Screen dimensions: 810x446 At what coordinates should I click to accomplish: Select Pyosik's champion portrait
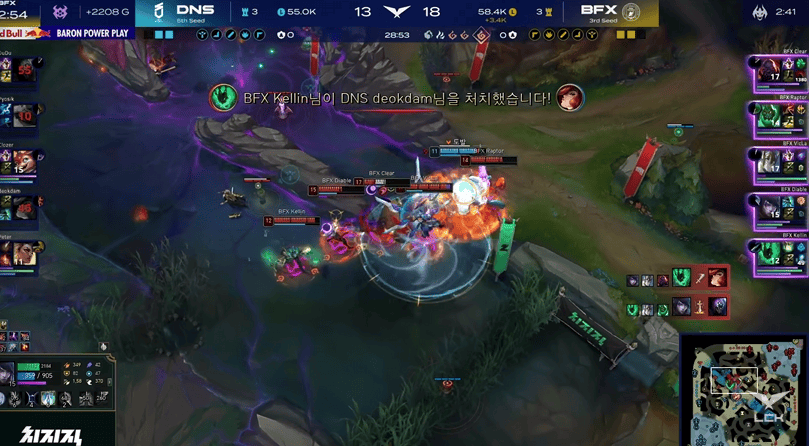click(22, 116)
